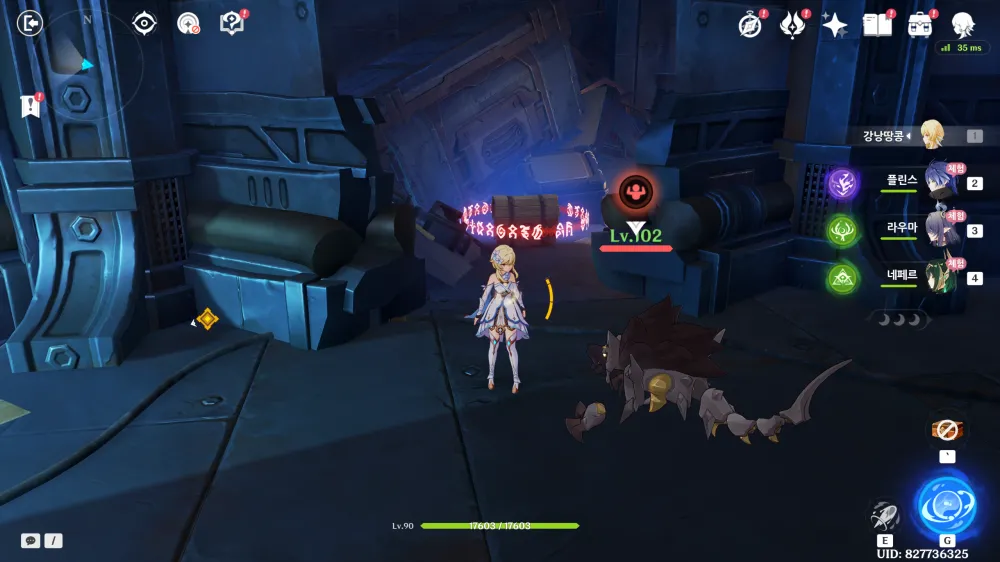
Task: Open the adventurer handbook book icon
Action: point(877,25)
